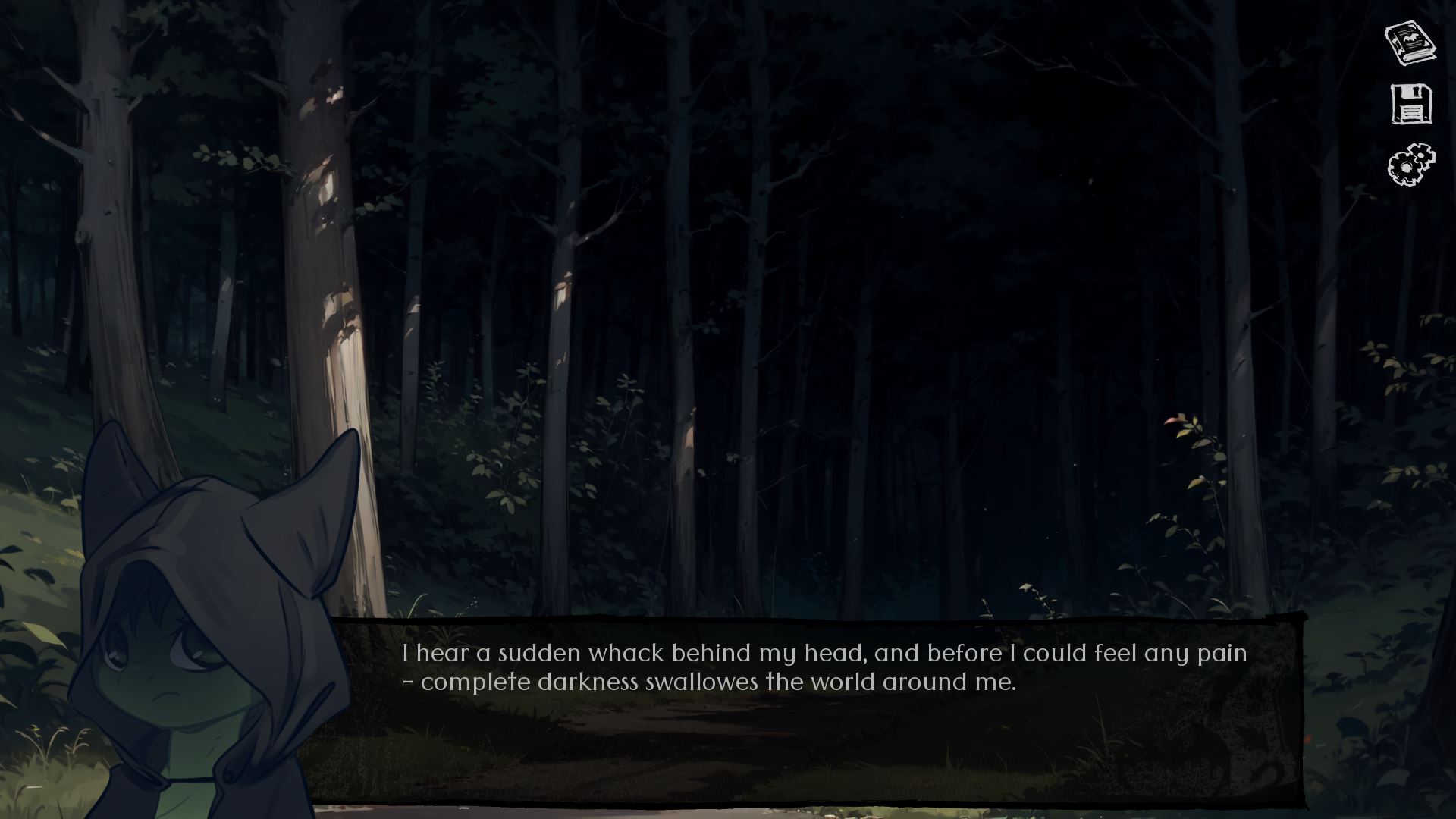The height and width of the screenshot is (819, 1456).
Task: Open the journal book icon
Action: tap(1410, 43)
